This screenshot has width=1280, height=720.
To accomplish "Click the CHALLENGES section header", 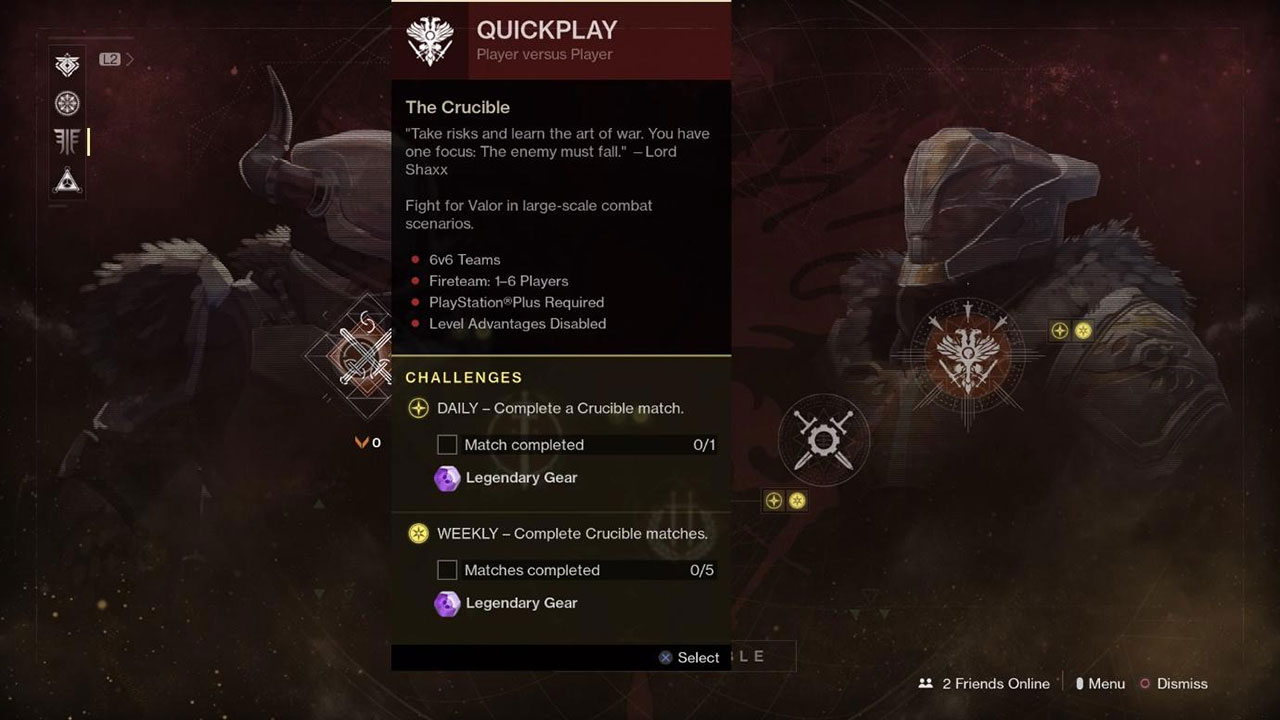I will pos(463,377).
